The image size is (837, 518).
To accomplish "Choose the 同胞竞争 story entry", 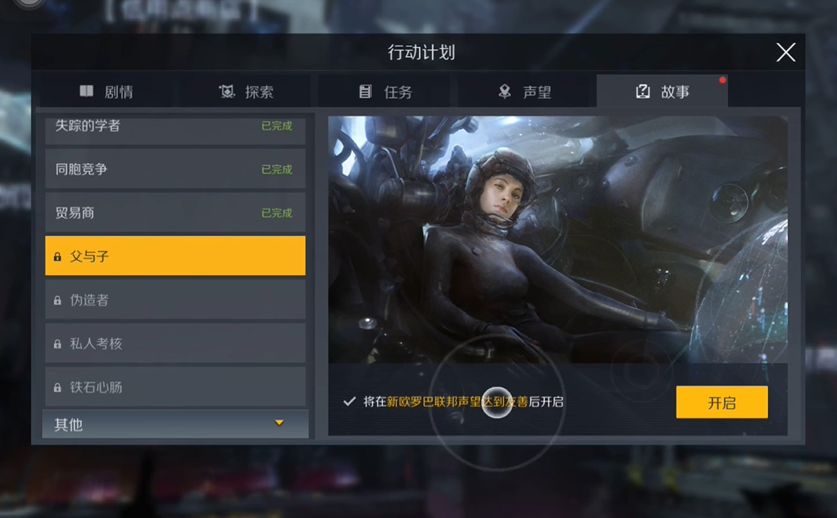I will 175,169.
